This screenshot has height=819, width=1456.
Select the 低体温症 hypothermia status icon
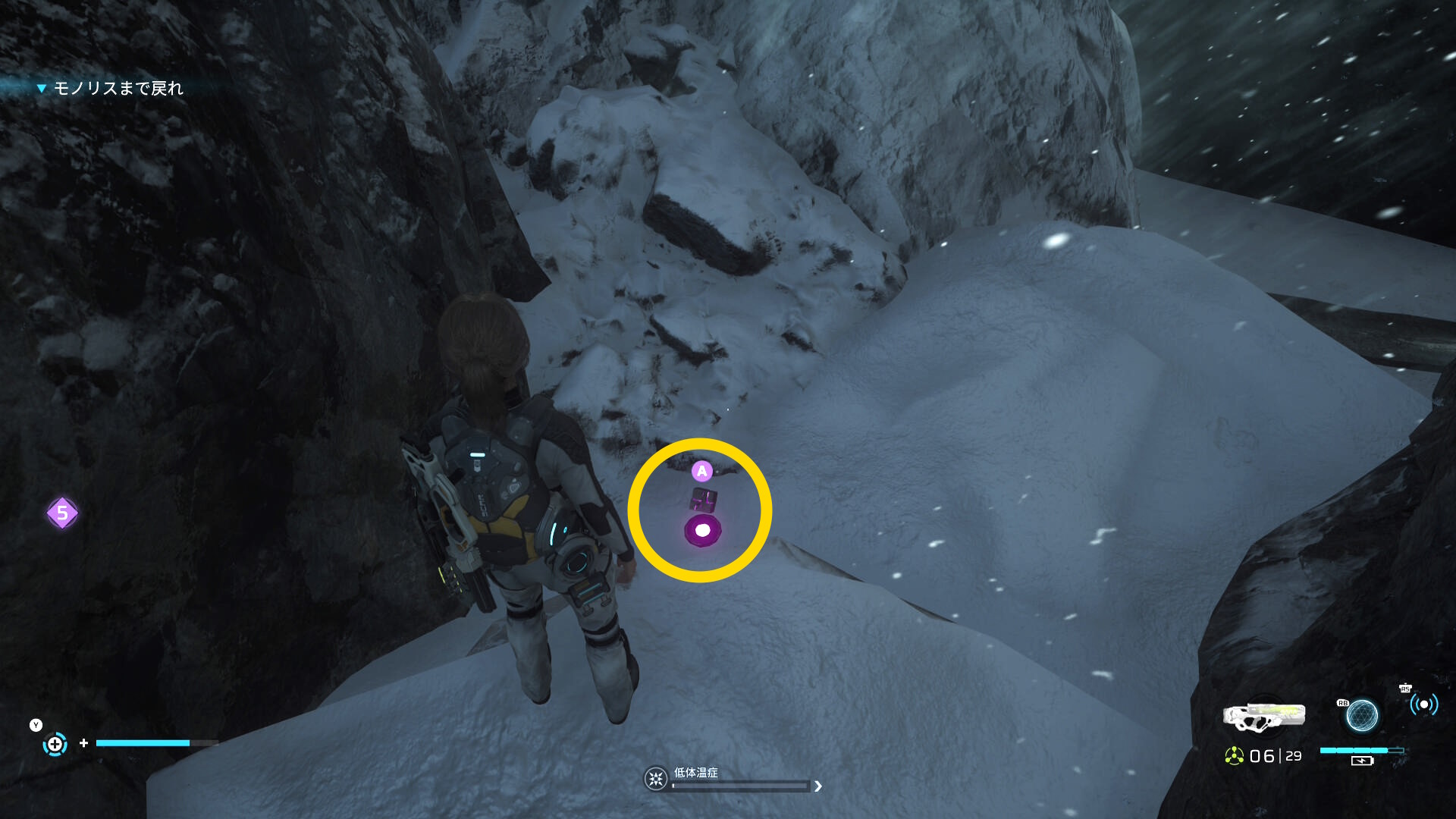pyautogui.click(x=656, y=779)
